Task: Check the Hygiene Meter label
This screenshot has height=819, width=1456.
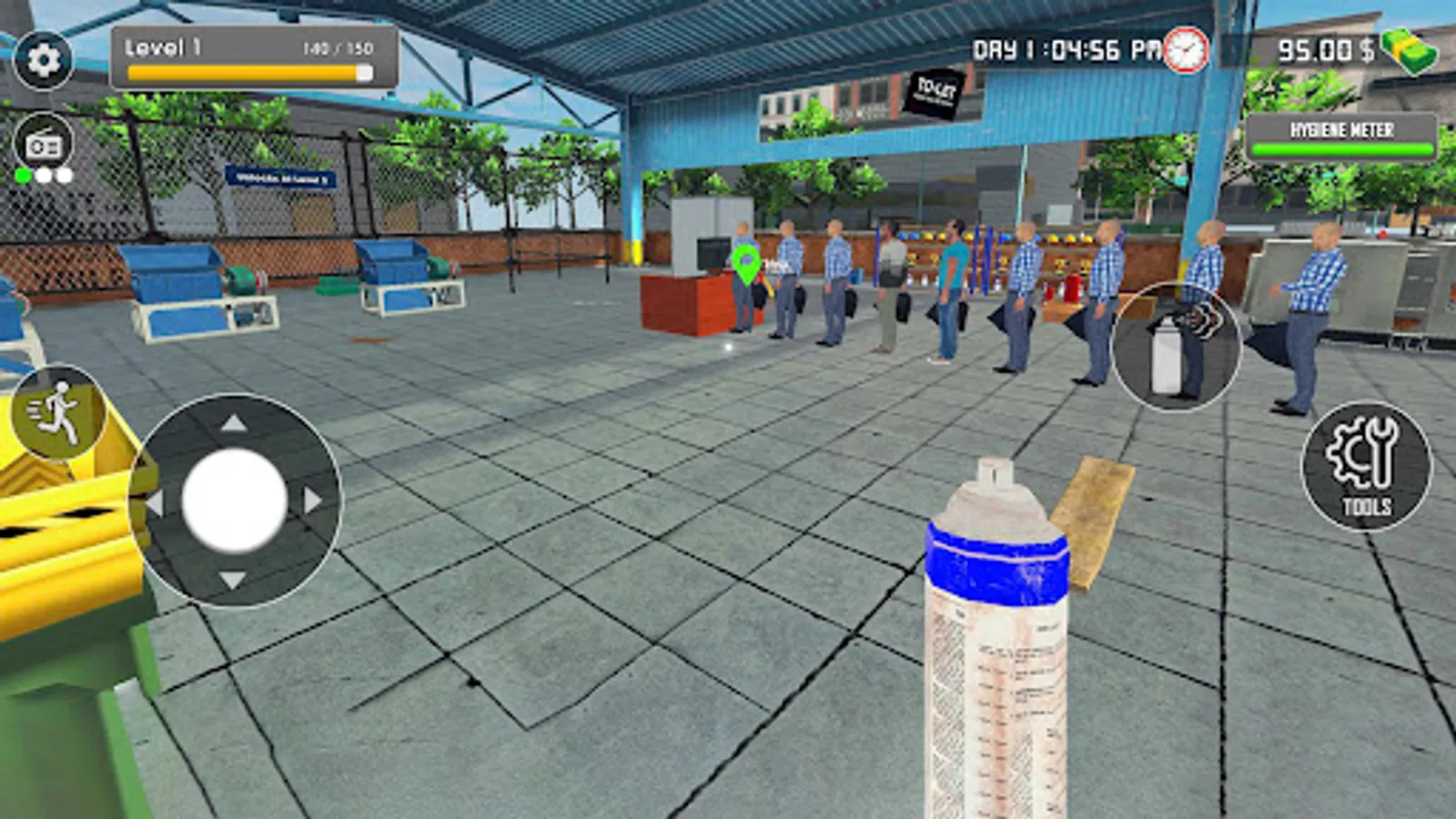Action: click(1340, 130)
